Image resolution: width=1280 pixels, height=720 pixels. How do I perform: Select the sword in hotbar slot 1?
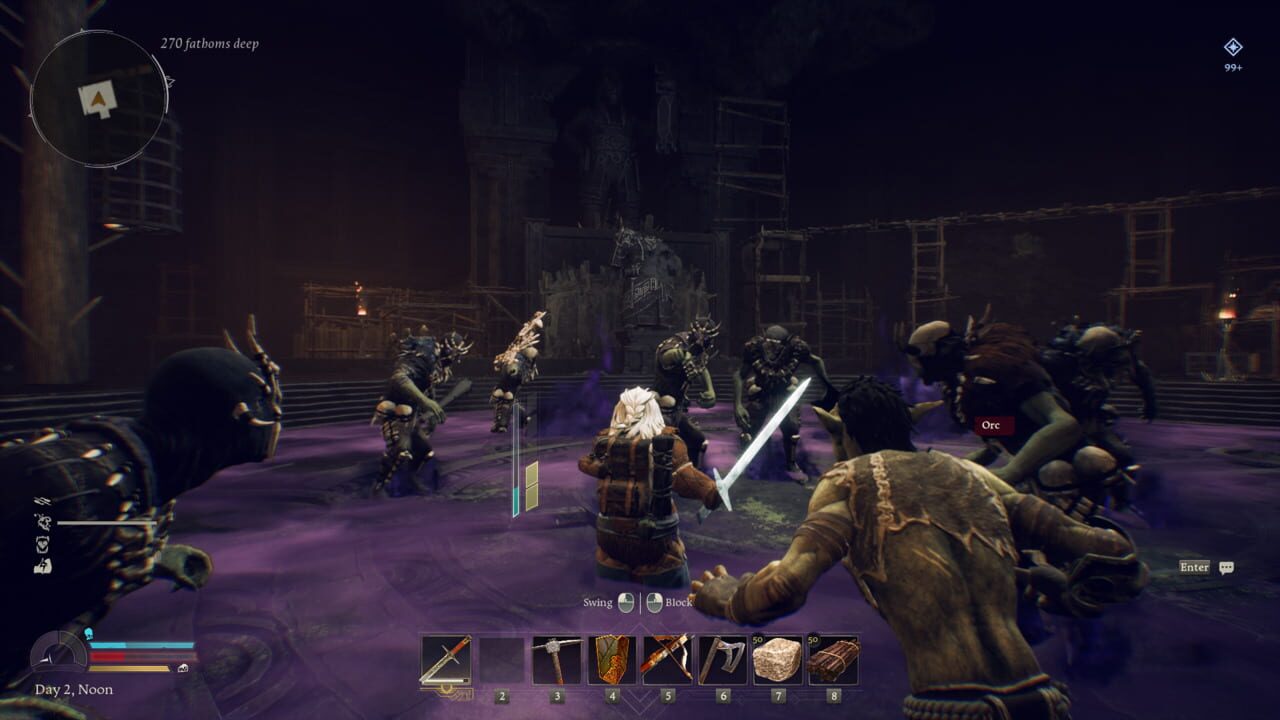point(444,660)
